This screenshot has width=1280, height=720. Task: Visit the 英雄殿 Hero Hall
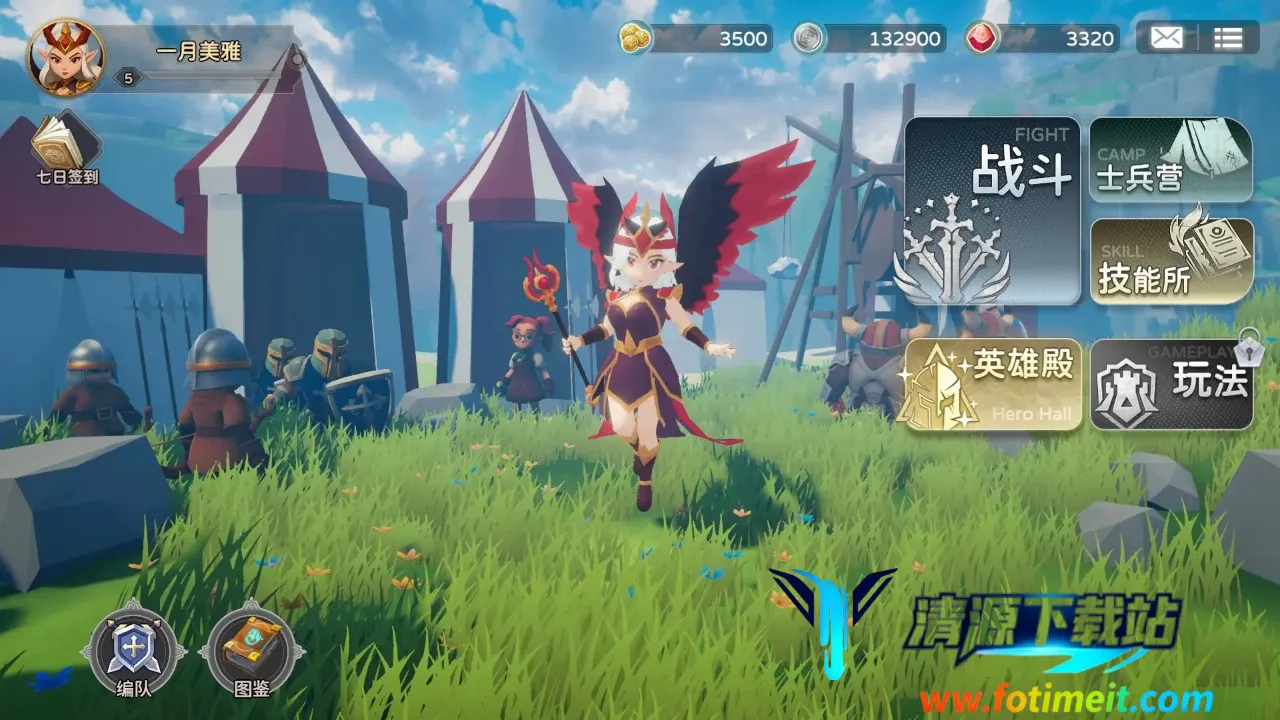(993, 384)
